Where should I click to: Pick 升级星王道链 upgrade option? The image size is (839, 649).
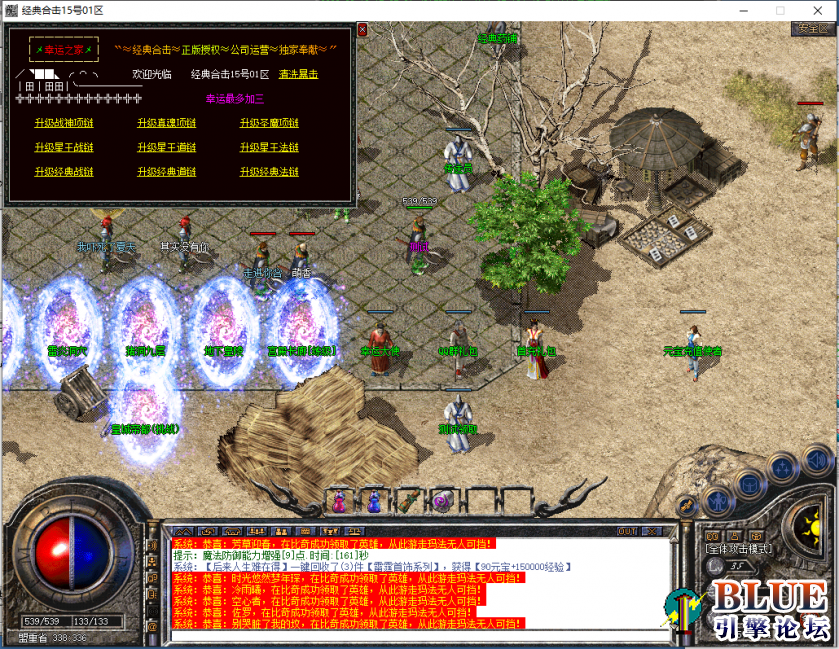point(167,147)
